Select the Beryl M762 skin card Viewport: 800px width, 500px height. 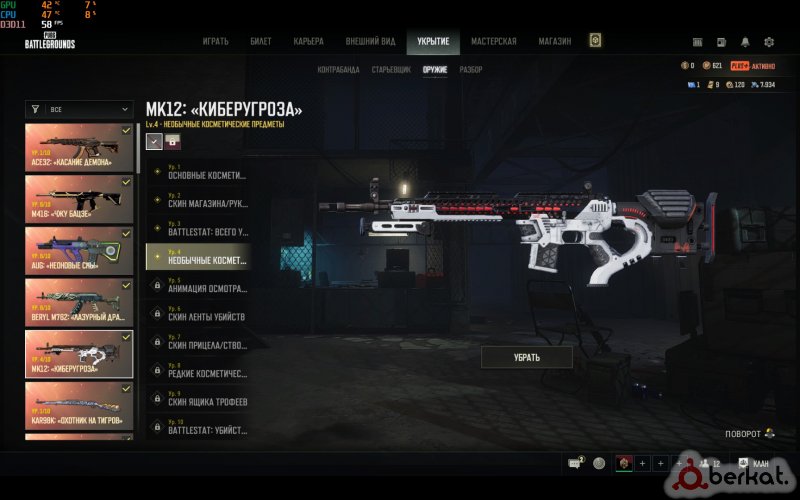click(x=79, y=301)
